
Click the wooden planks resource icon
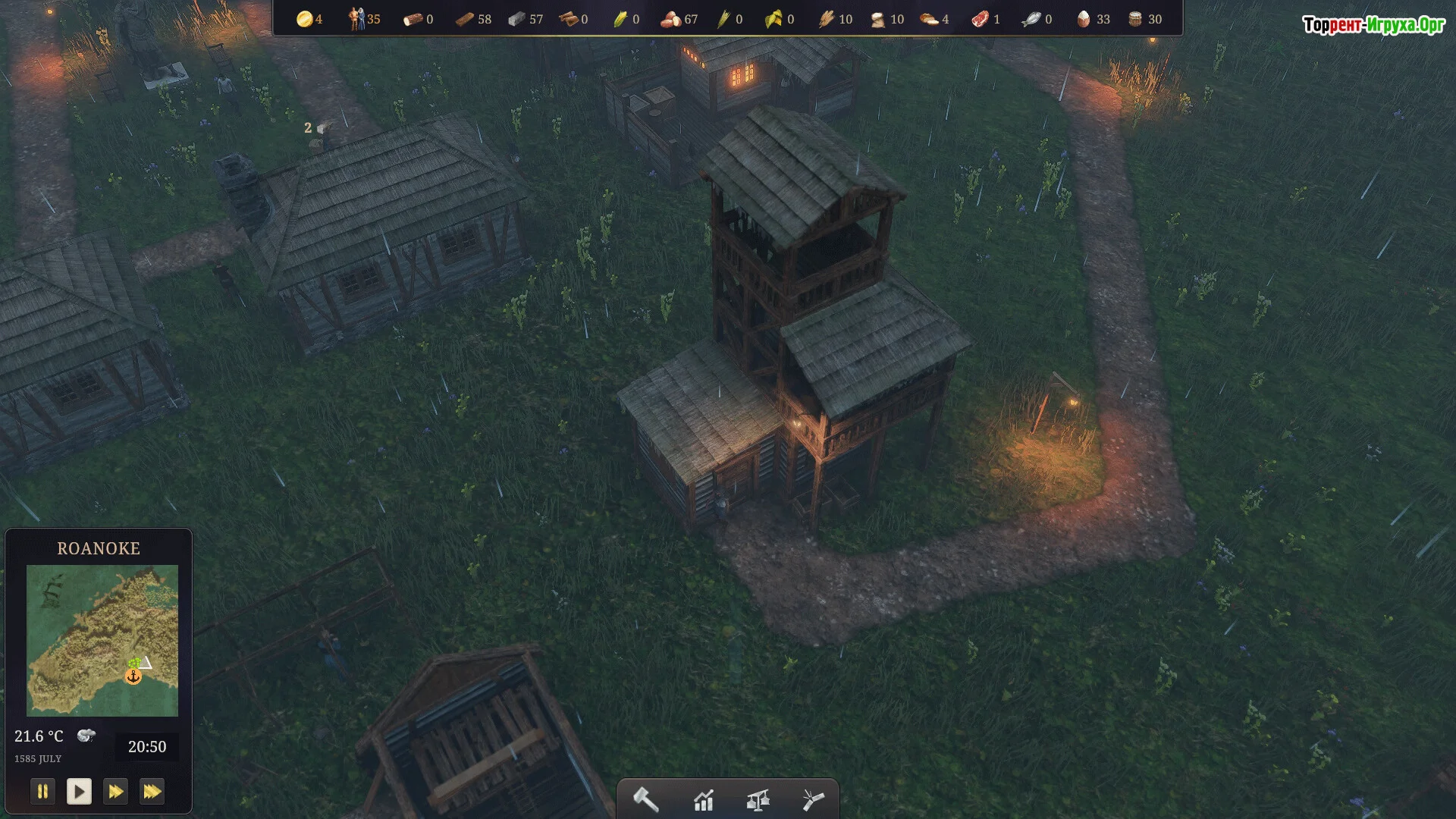(464, 19)
